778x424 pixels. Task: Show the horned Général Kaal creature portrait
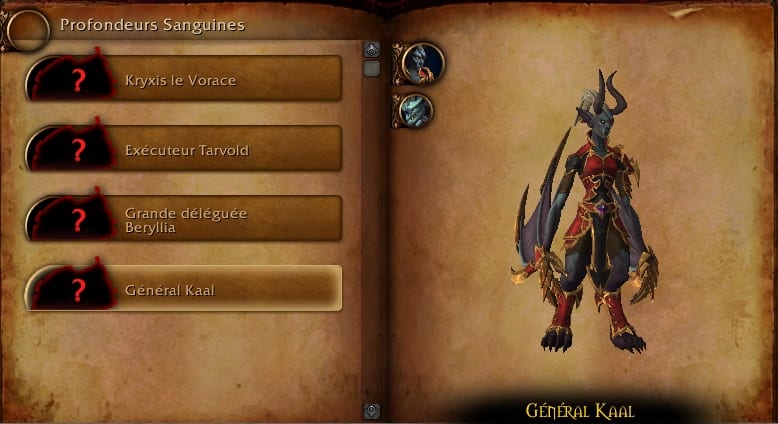pyautogui.click(x=422, y=63)
